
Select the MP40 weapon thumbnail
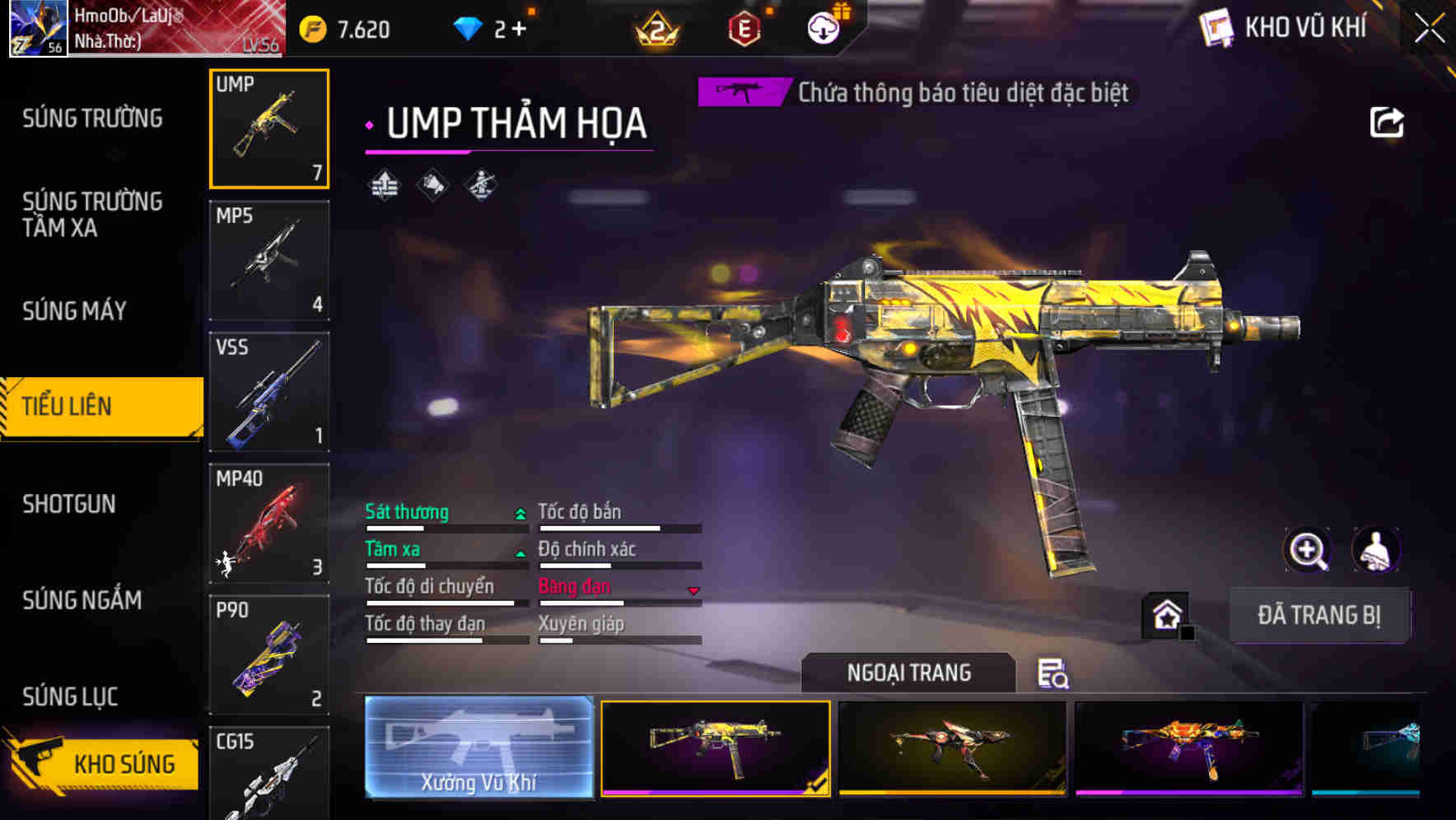(x=268, y=524)
